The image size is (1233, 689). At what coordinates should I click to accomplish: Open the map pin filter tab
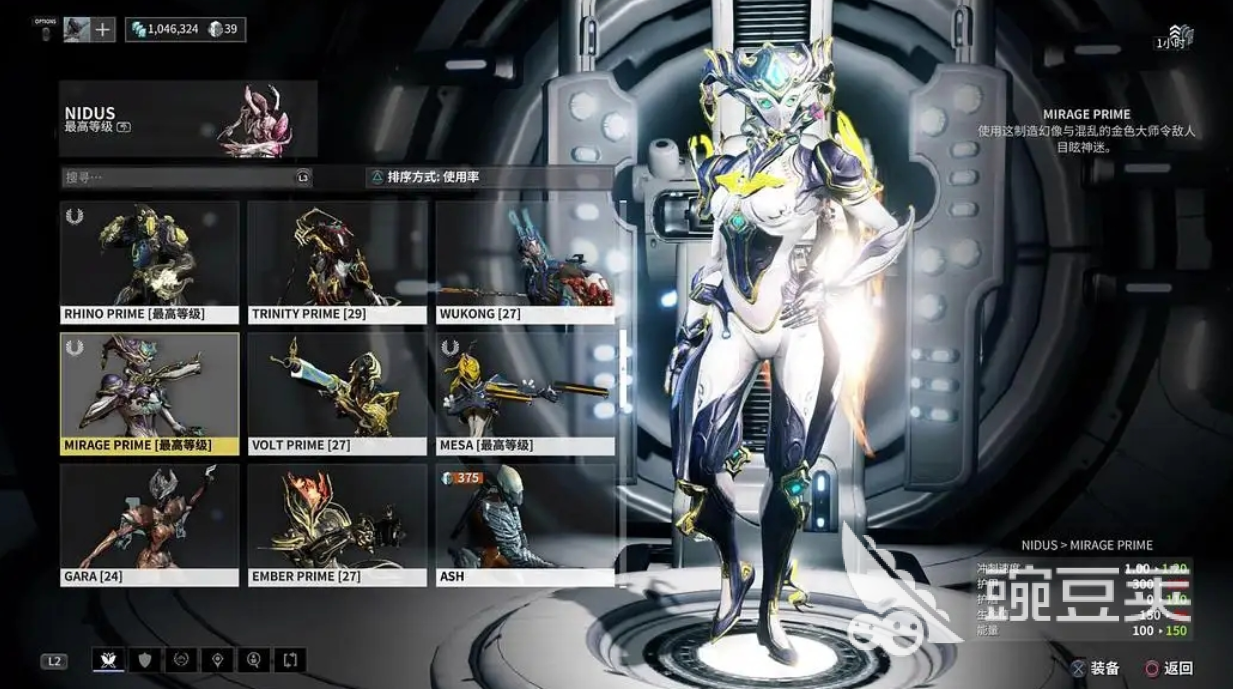(x=218, y=660)
